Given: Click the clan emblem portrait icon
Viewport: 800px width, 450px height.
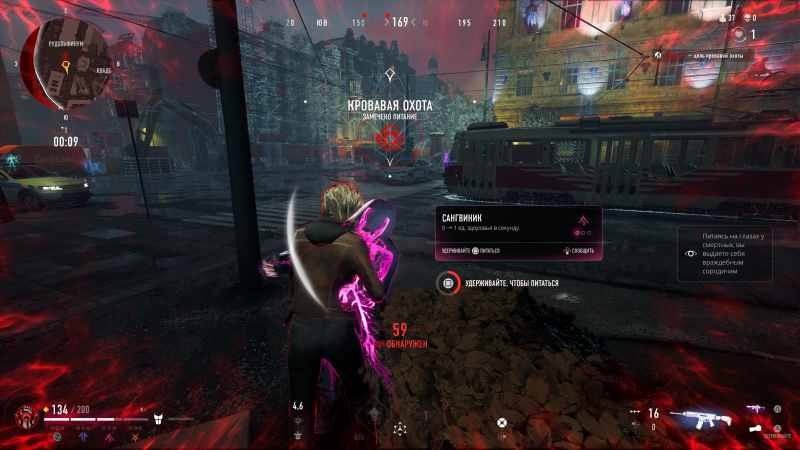Looking at the screenshot, I should pyautogui.click(x=26, y=416).
